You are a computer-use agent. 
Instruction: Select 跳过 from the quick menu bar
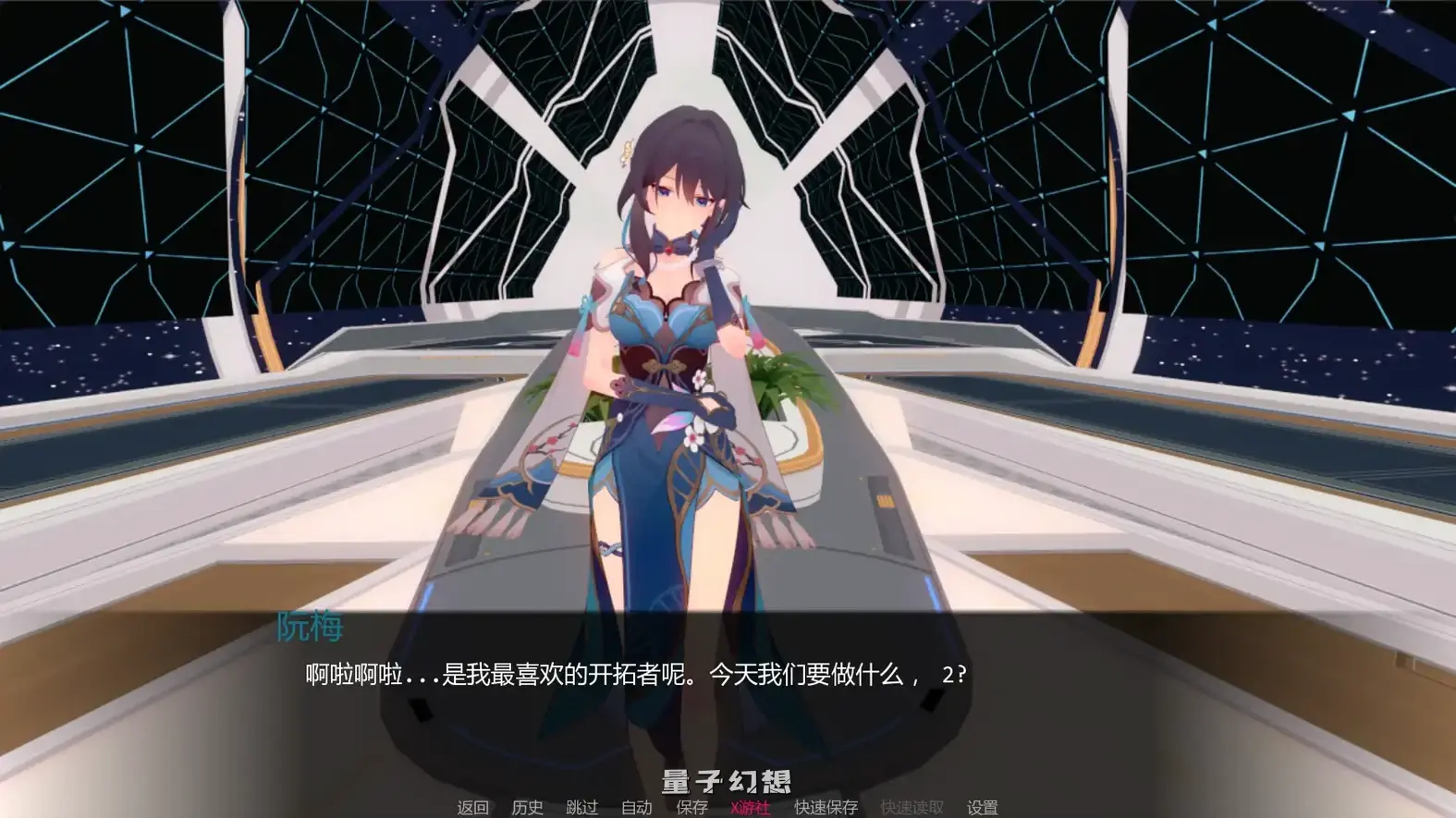[x=582, y=807]
